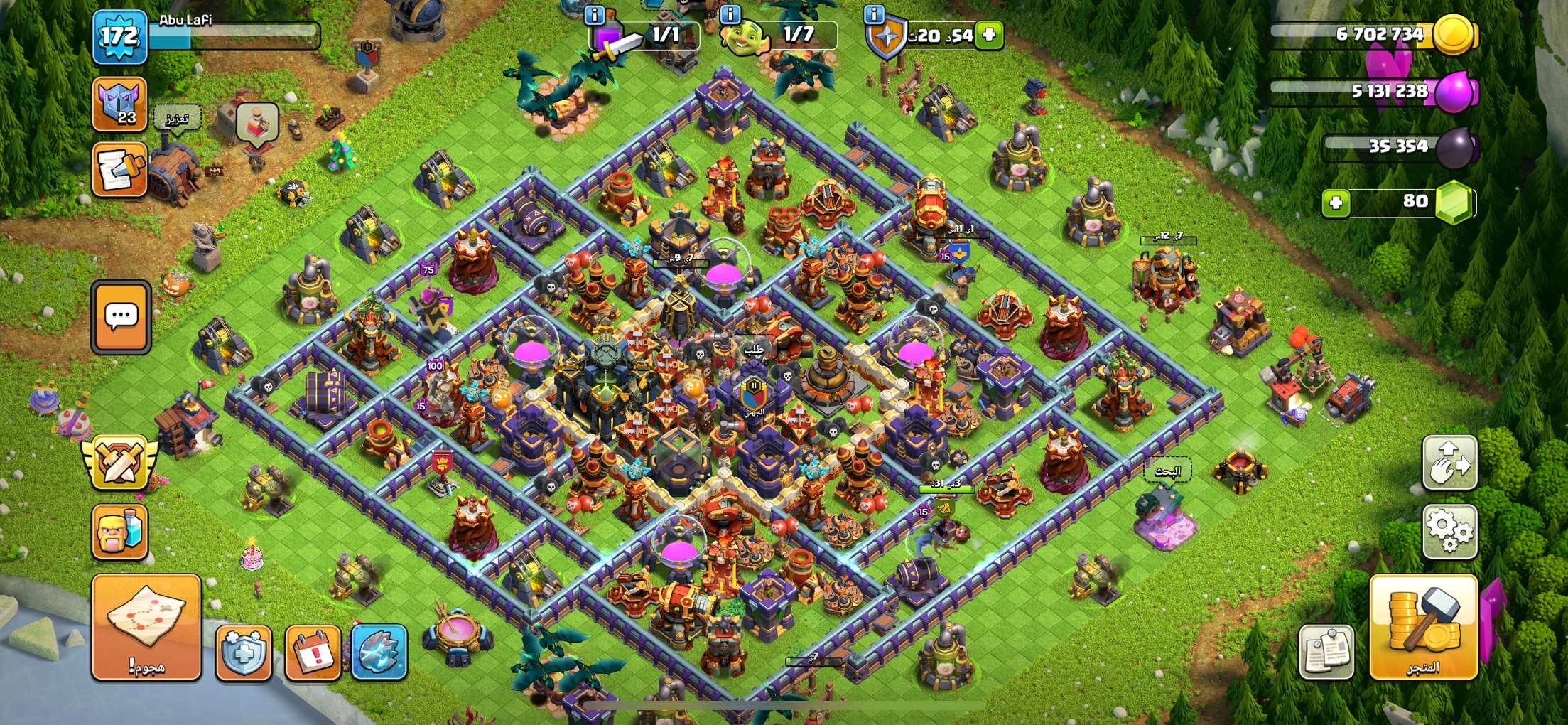Show info for the goblin builder counter
This screenshot has height=725, width=1568.
tap(730, 14)
